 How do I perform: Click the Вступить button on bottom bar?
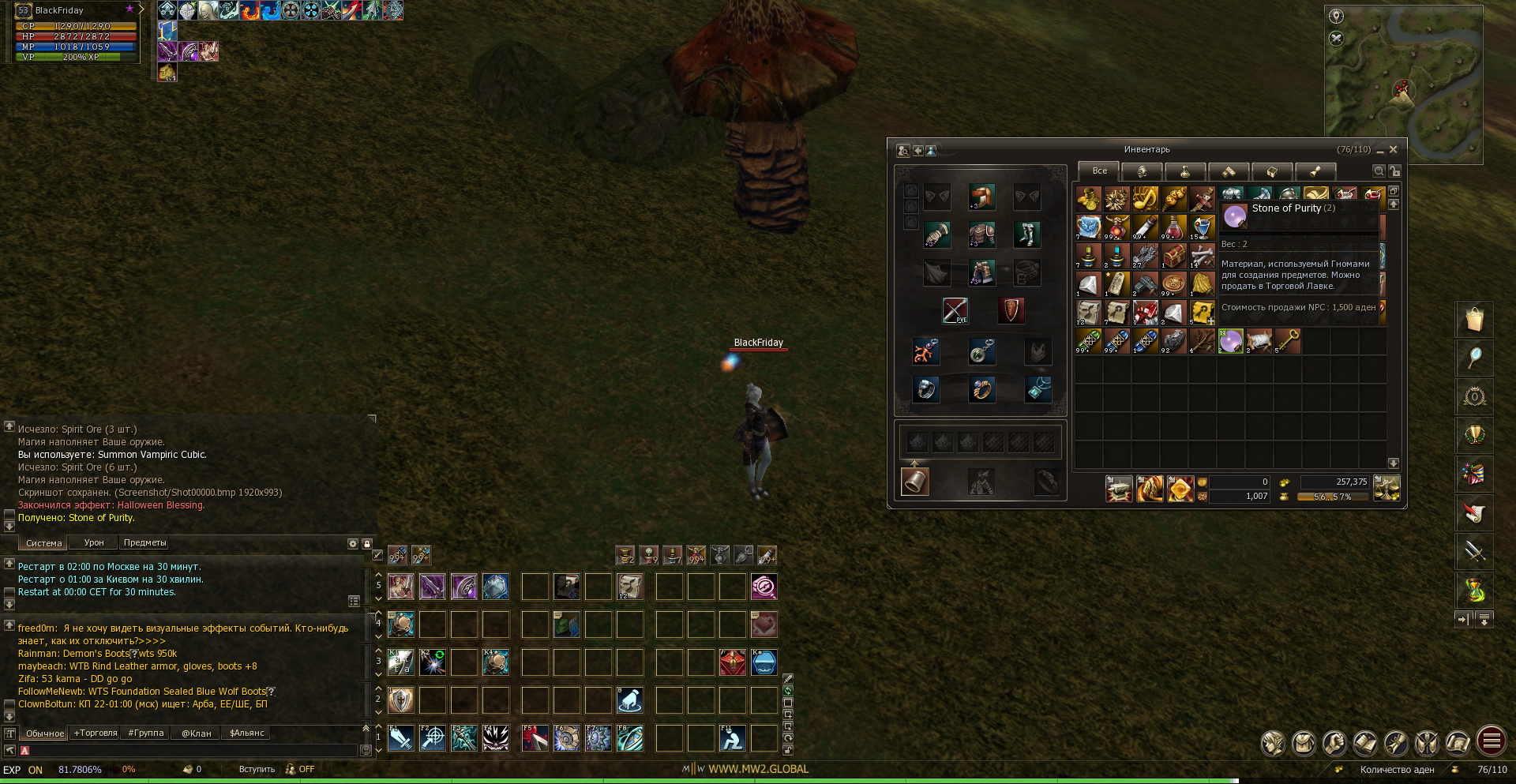coord(257,770)
